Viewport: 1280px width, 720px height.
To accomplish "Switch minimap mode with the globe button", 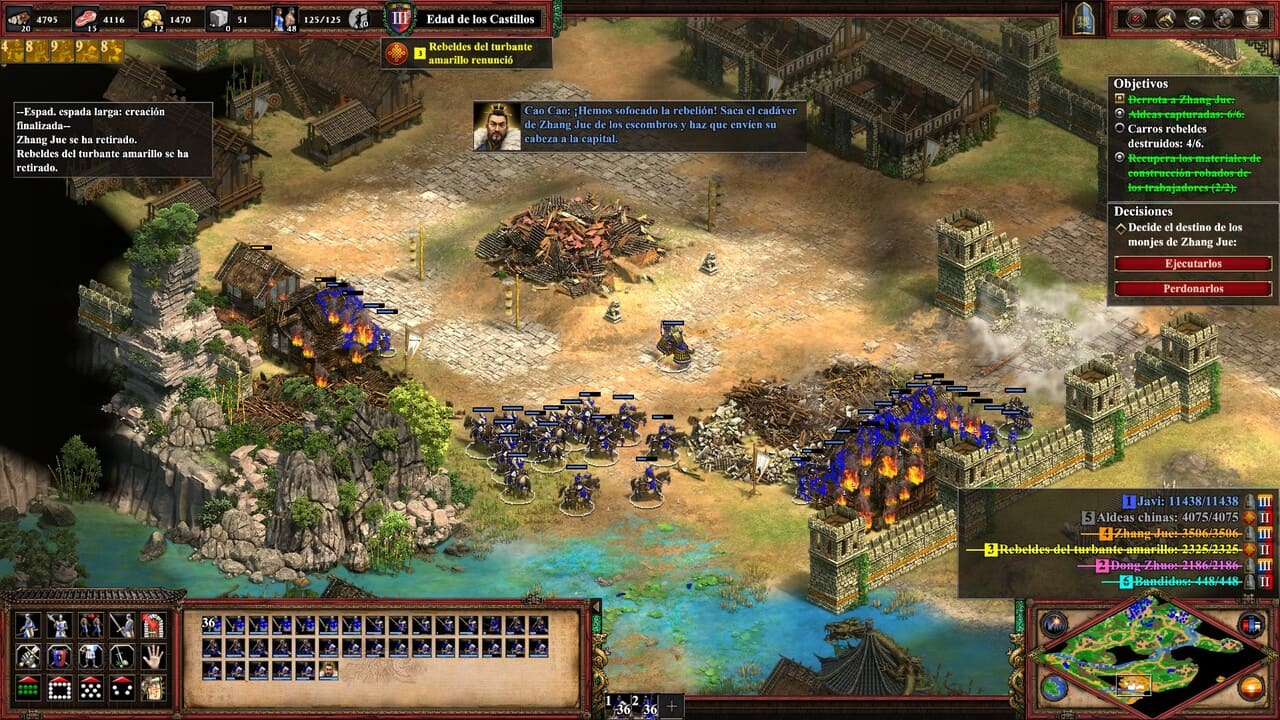I will pyautogui.click(x=1053, y=688).
